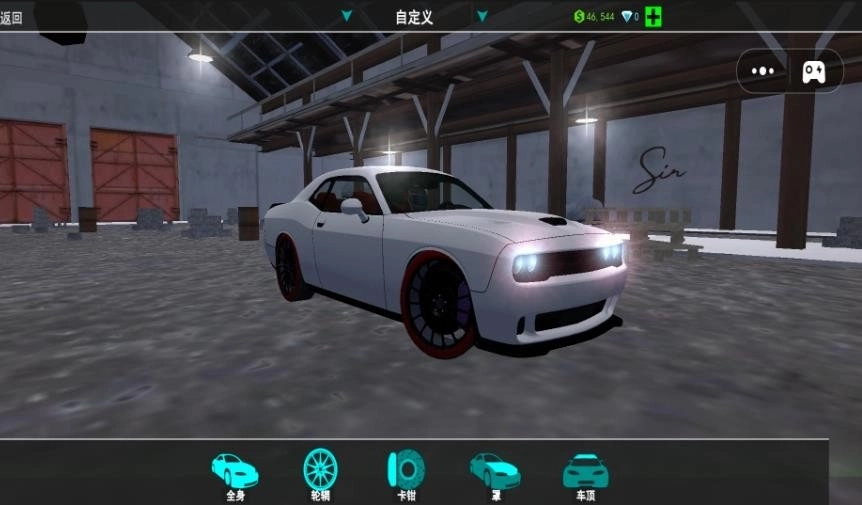This screenshot has width=862, height=505.
Task: Click the cyan arrow left of 自定义
Action: 347,16
